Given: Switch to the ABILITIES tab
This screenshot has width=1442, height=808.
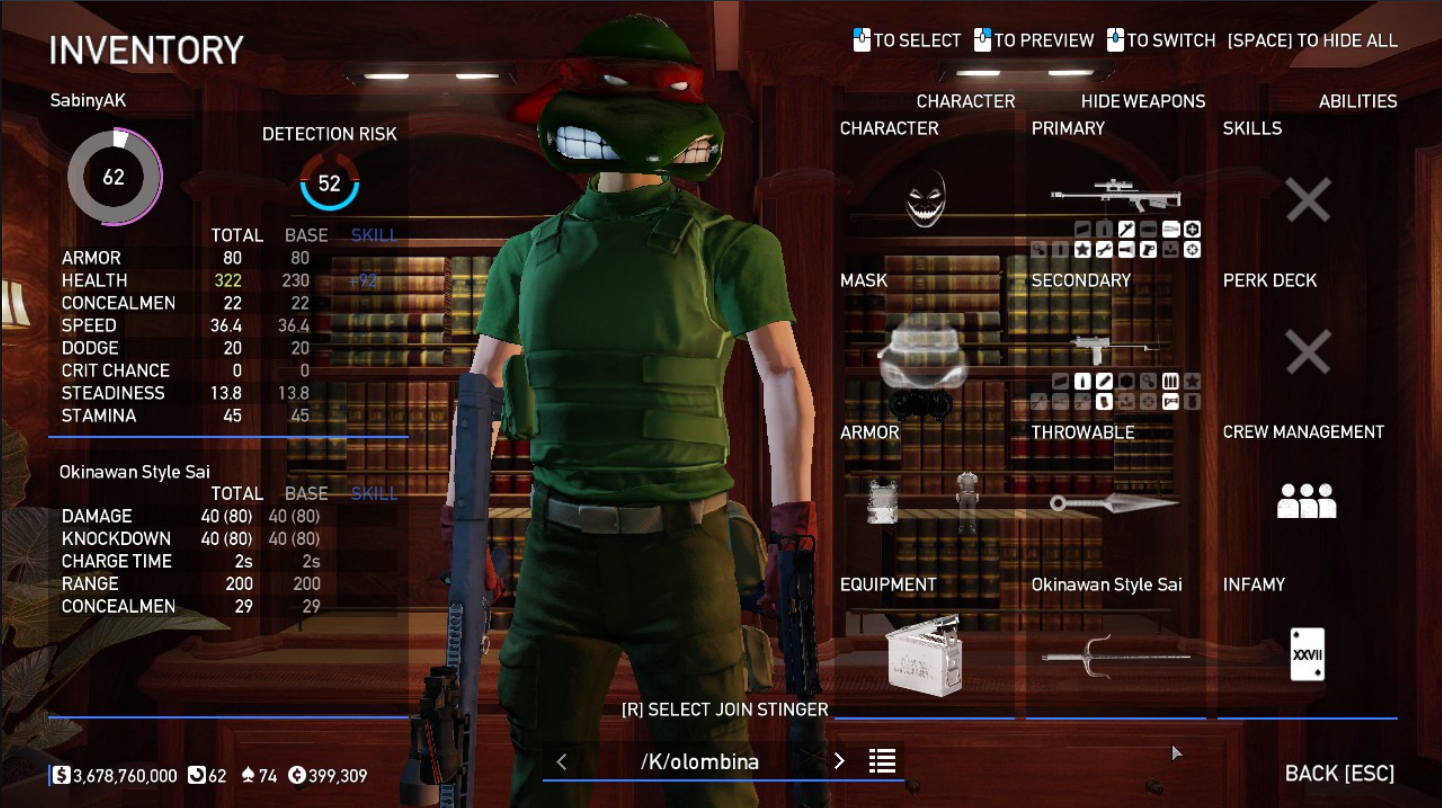Looking at the screenshot, I should pos(1357,101).
